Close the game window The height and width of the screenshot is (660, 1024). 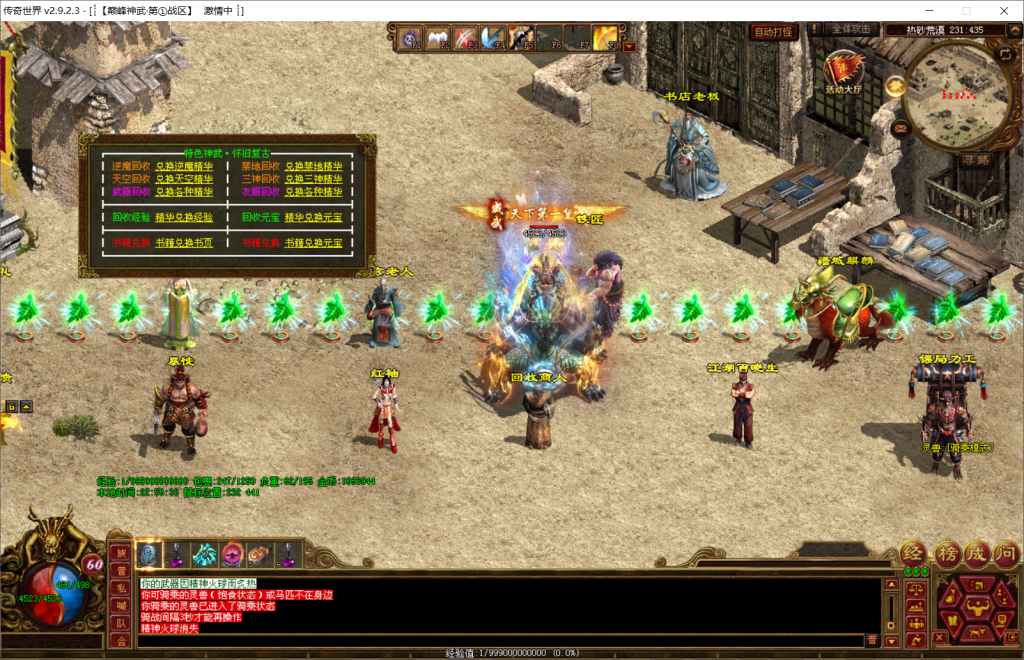(x=1000, y=10)
